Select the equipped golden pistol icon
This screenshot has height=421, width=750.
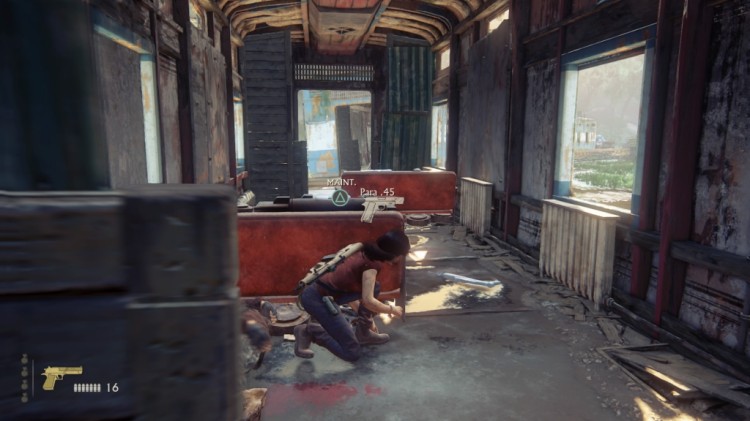(x=61, y=377)
